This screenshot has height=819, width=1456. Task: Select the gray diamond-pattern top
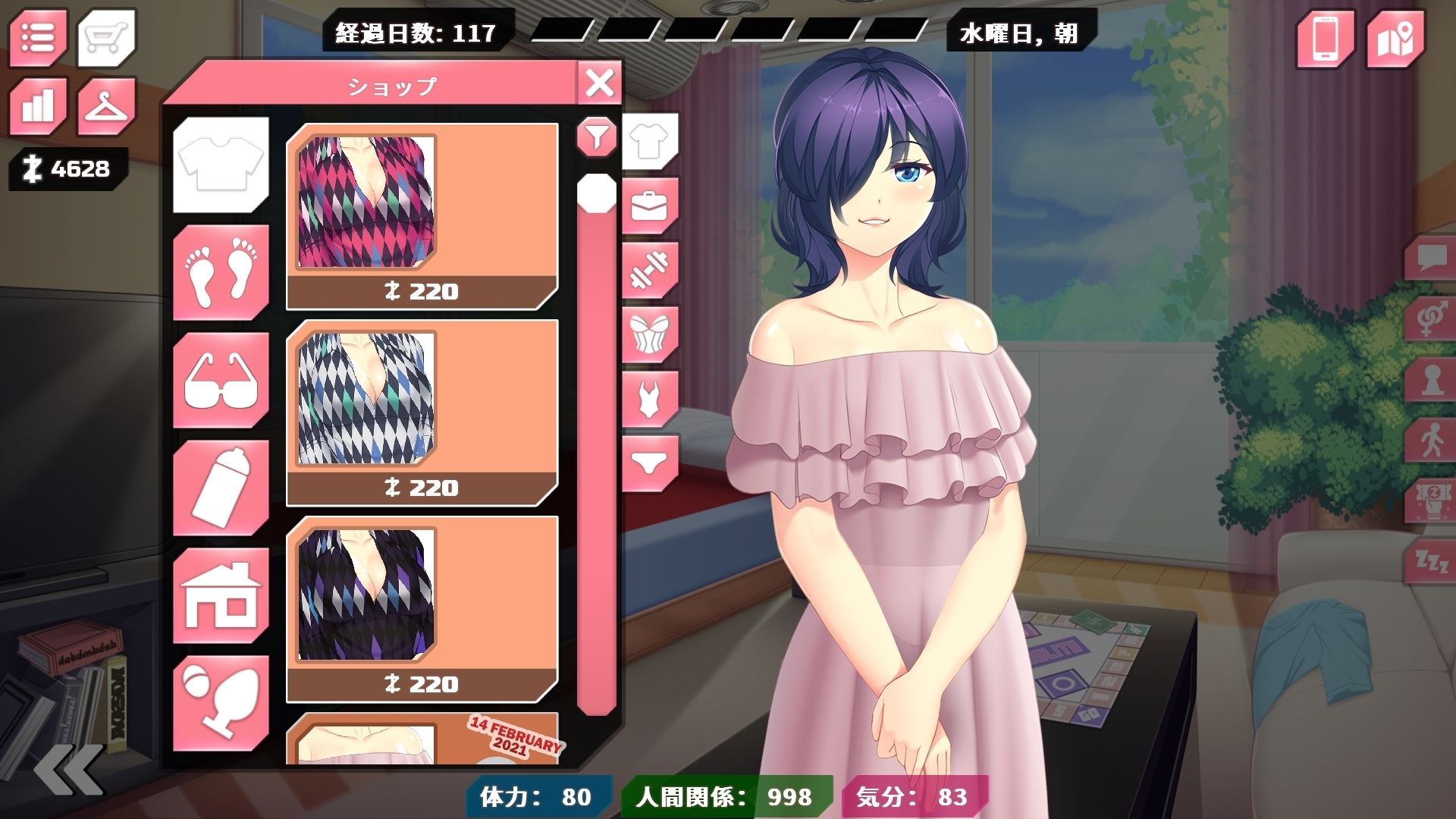point(422,413)
